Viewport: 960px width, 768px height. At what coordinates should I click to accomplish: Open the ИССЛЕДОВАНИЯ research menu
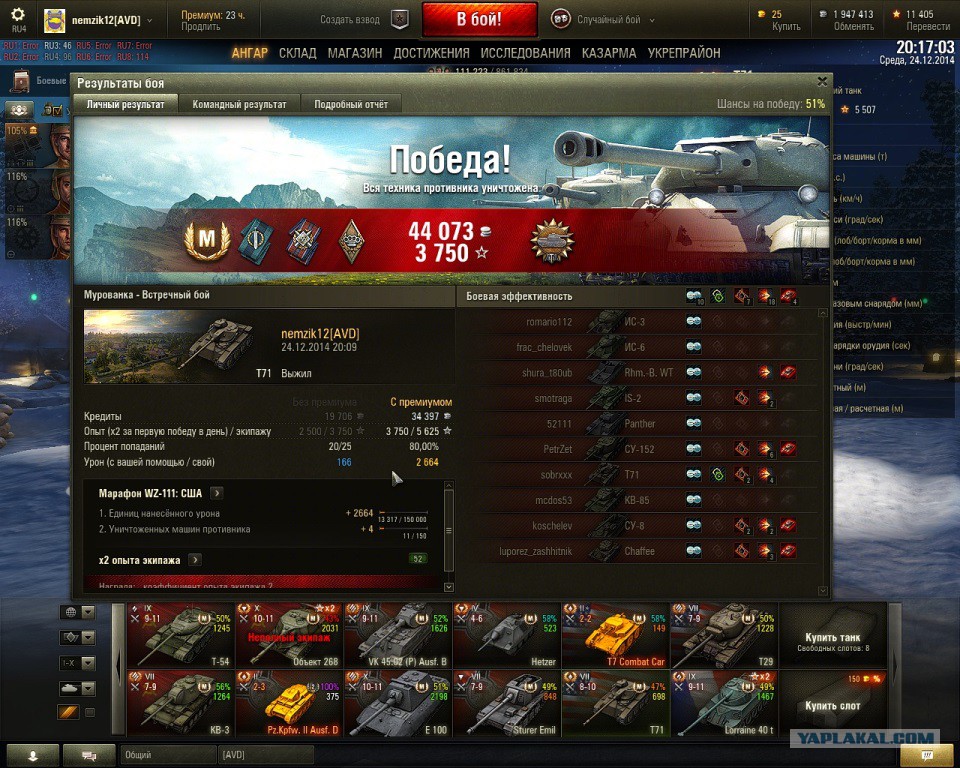pyautogui.click(x=525, y=53)
